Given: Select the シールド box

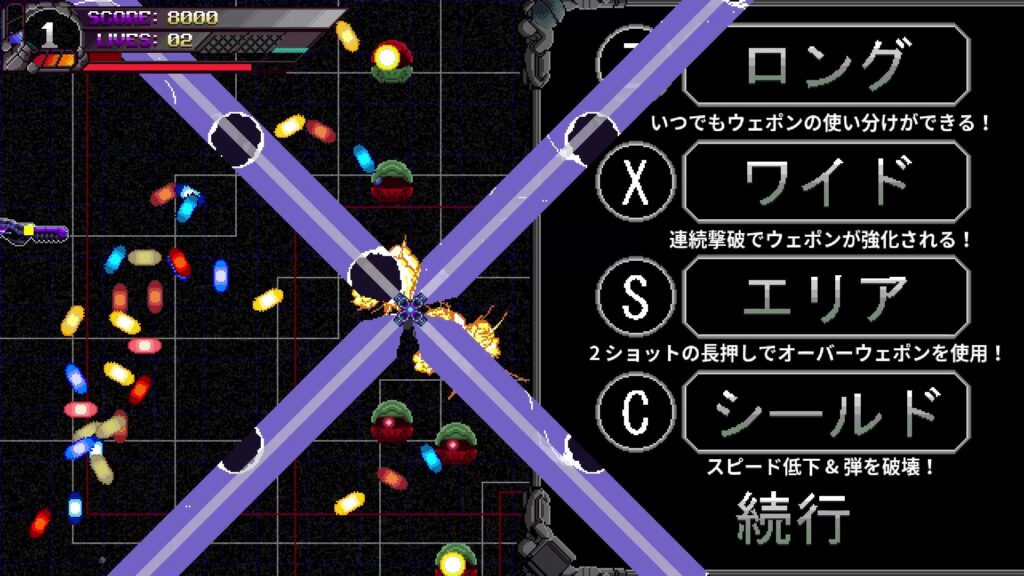Looking at the screenshot, I should coord(826,412).
